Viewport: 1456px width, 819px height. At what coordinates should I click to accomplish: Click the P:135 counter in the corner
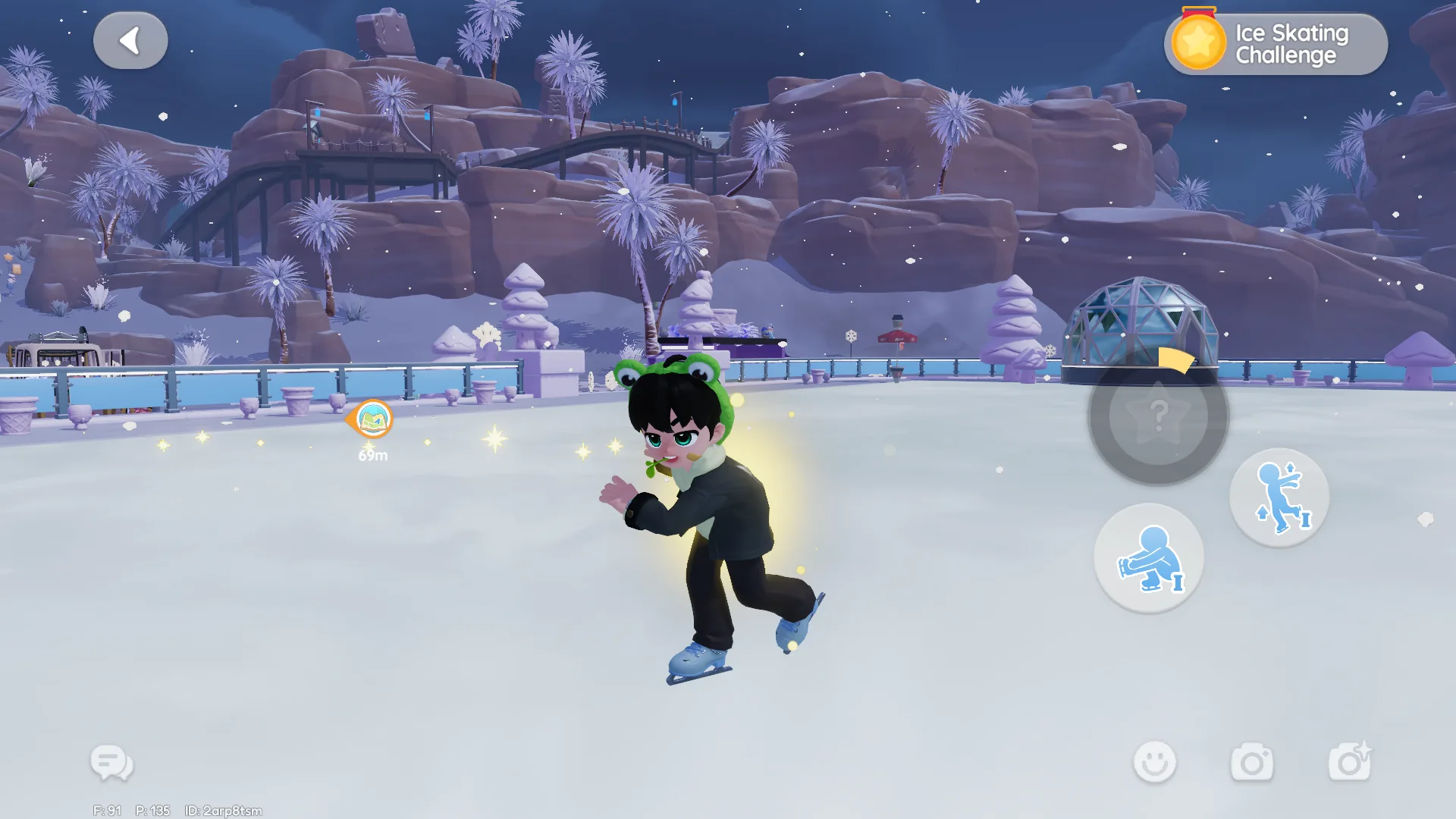(154, 810)
